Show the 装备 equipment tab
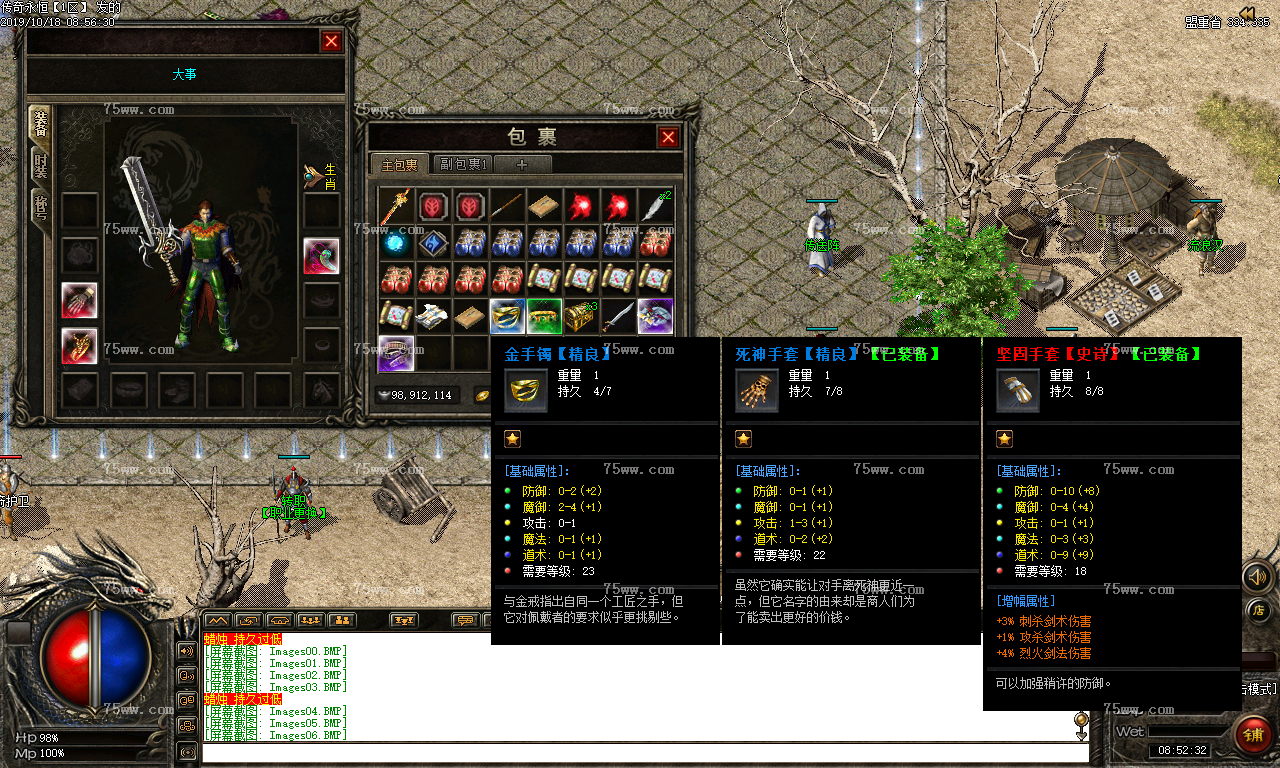The width and height of the screenshot is (1280, 768). (40, 124)
